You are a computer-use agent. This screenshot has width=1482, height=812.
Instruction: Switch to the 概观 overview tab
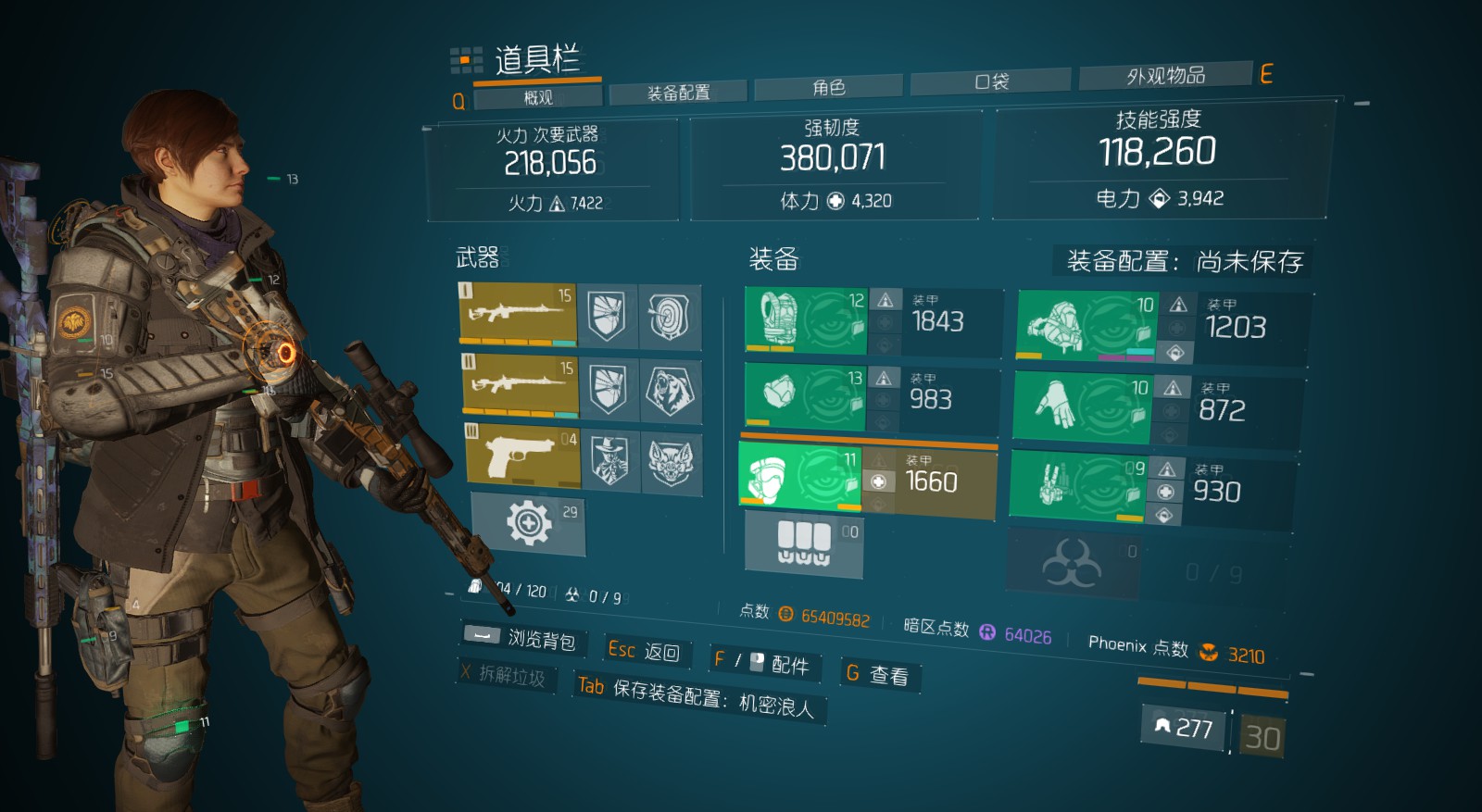[x=537, y=95]
